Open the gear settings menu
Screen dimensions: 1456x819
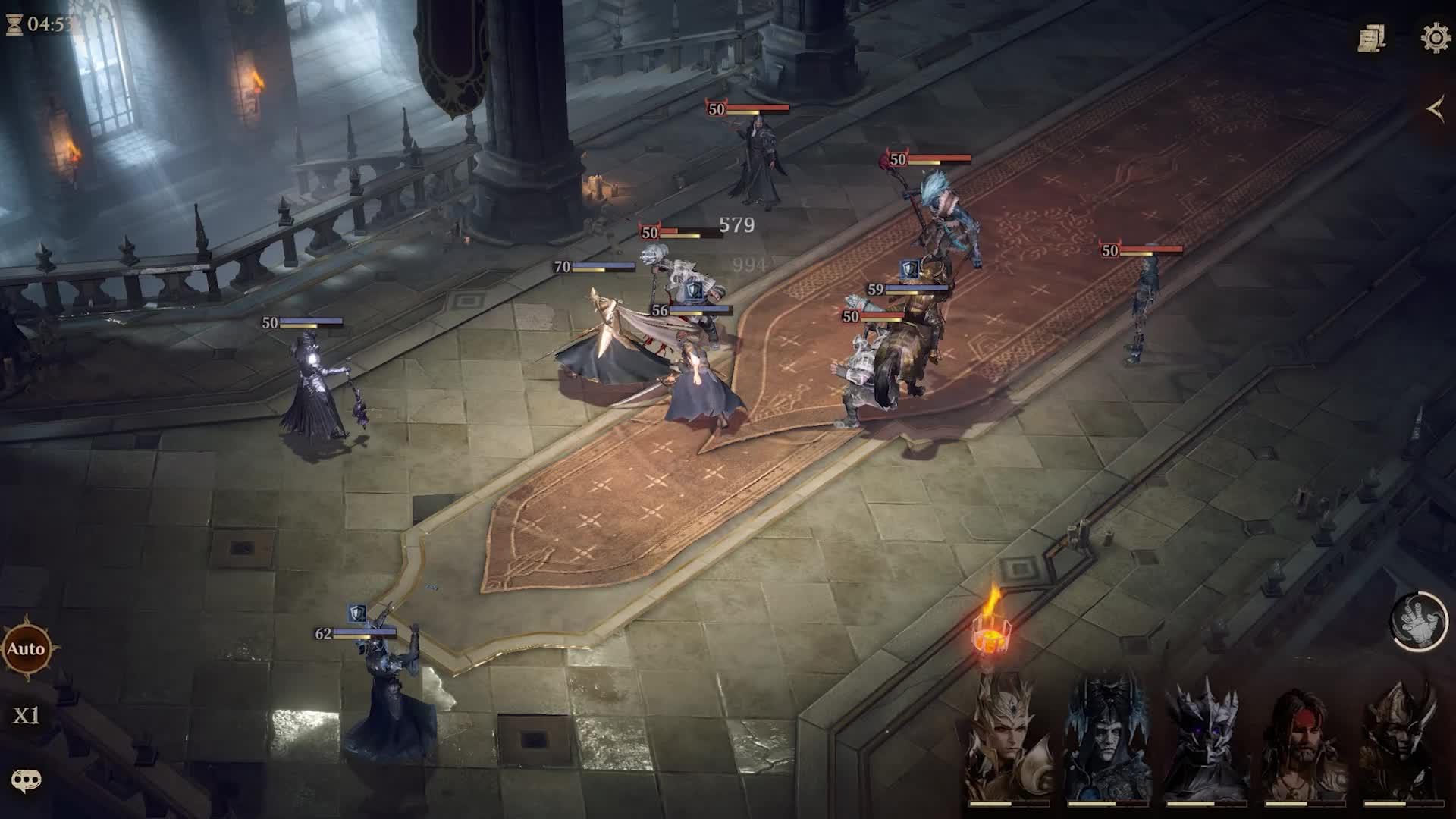point(1436,39)
